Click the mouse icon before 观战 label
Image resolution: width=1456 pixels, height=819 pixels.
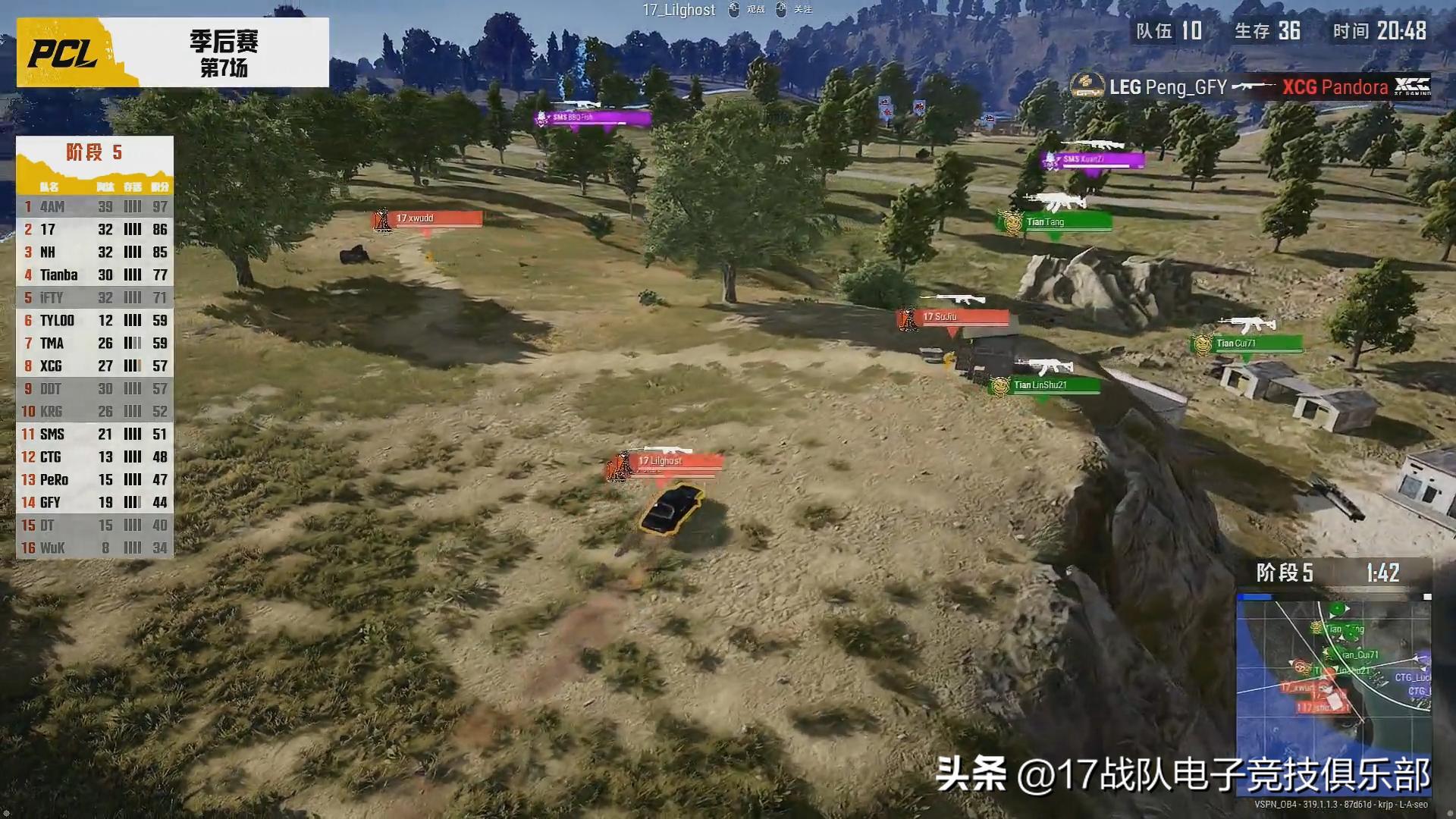(733, 10)
